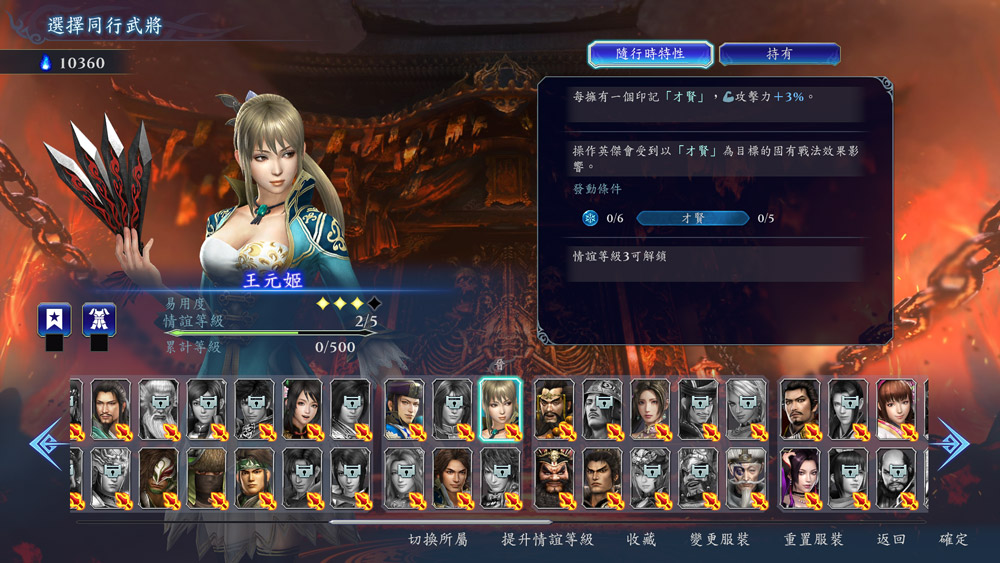1000x563 pixels.
Task: Click the blue star emblem icon
Action: pos(54,320)
